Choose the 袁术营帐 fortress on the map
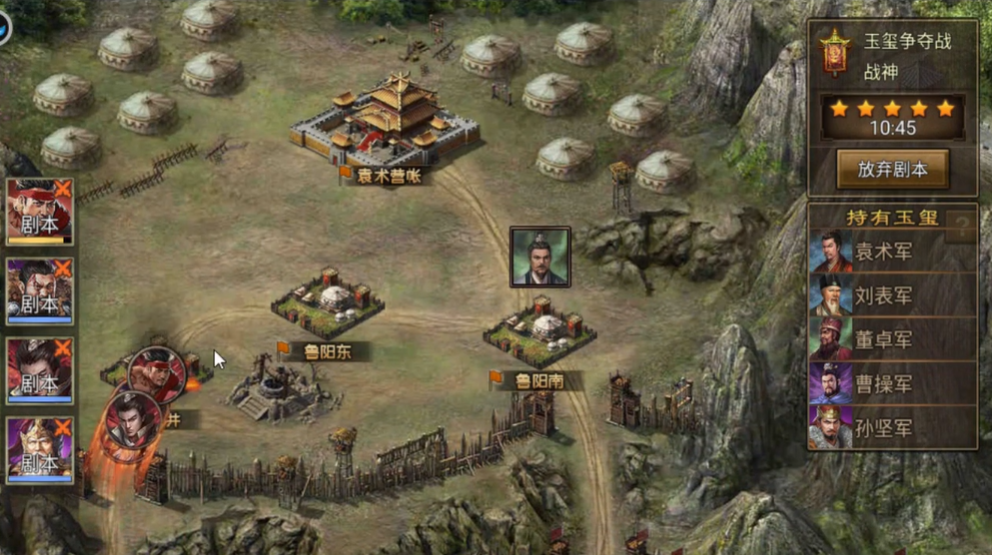The height and width of the screenshot is (555, 992). click(x=386, y=127)
